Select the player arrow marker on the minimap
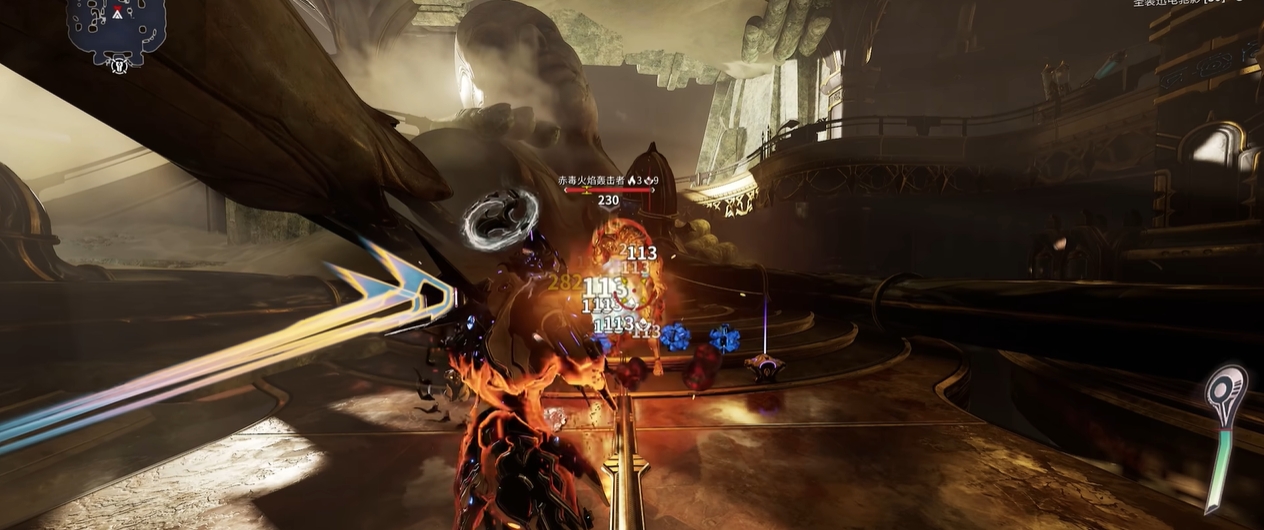Image resolution: width=1264 pixels, height=530 pixels. coord(118,13)
